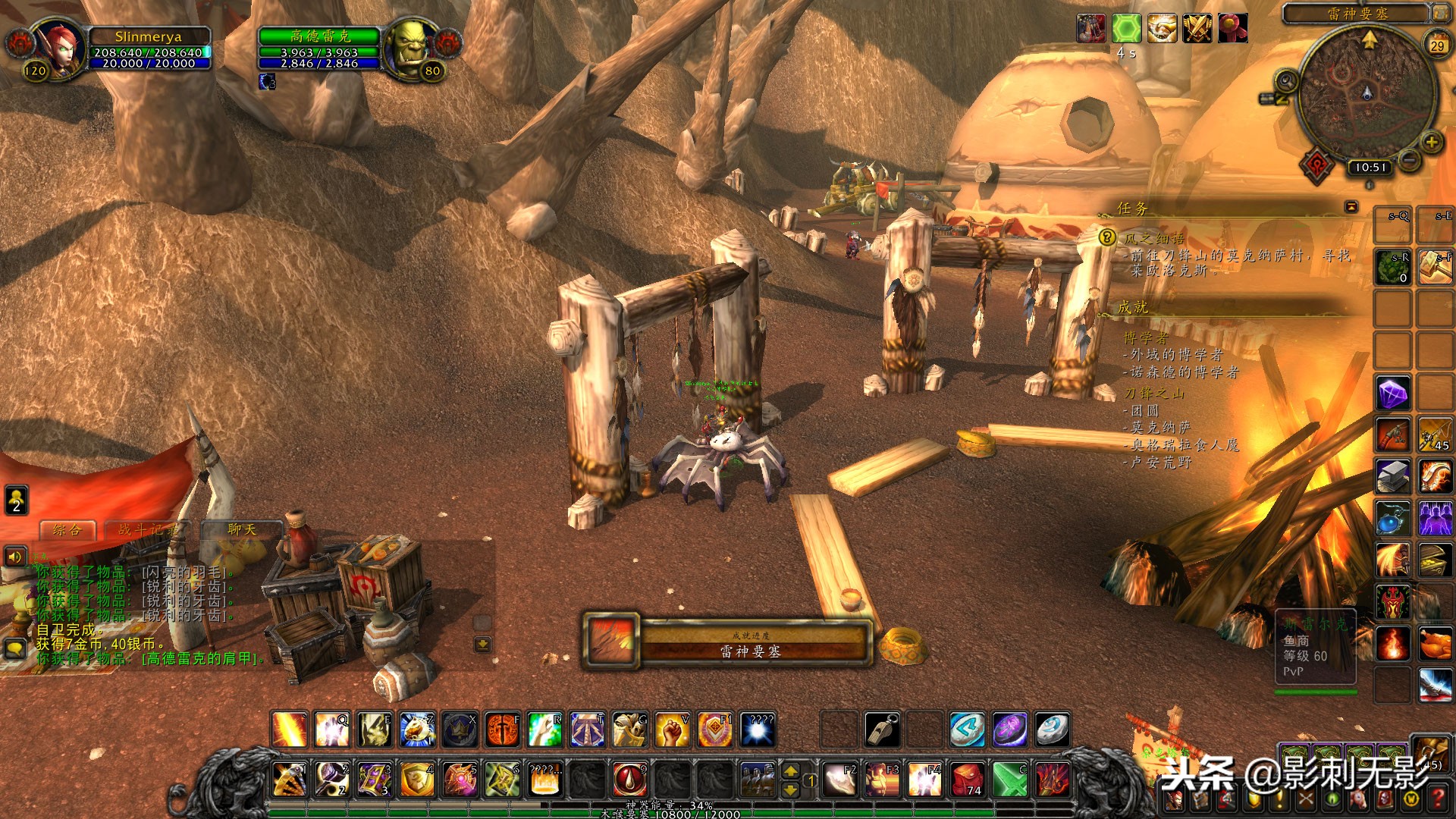The image size is (1456, 819).
Task: Click the Horde emblem button by minimap
Action: (x=1319, y=165)
